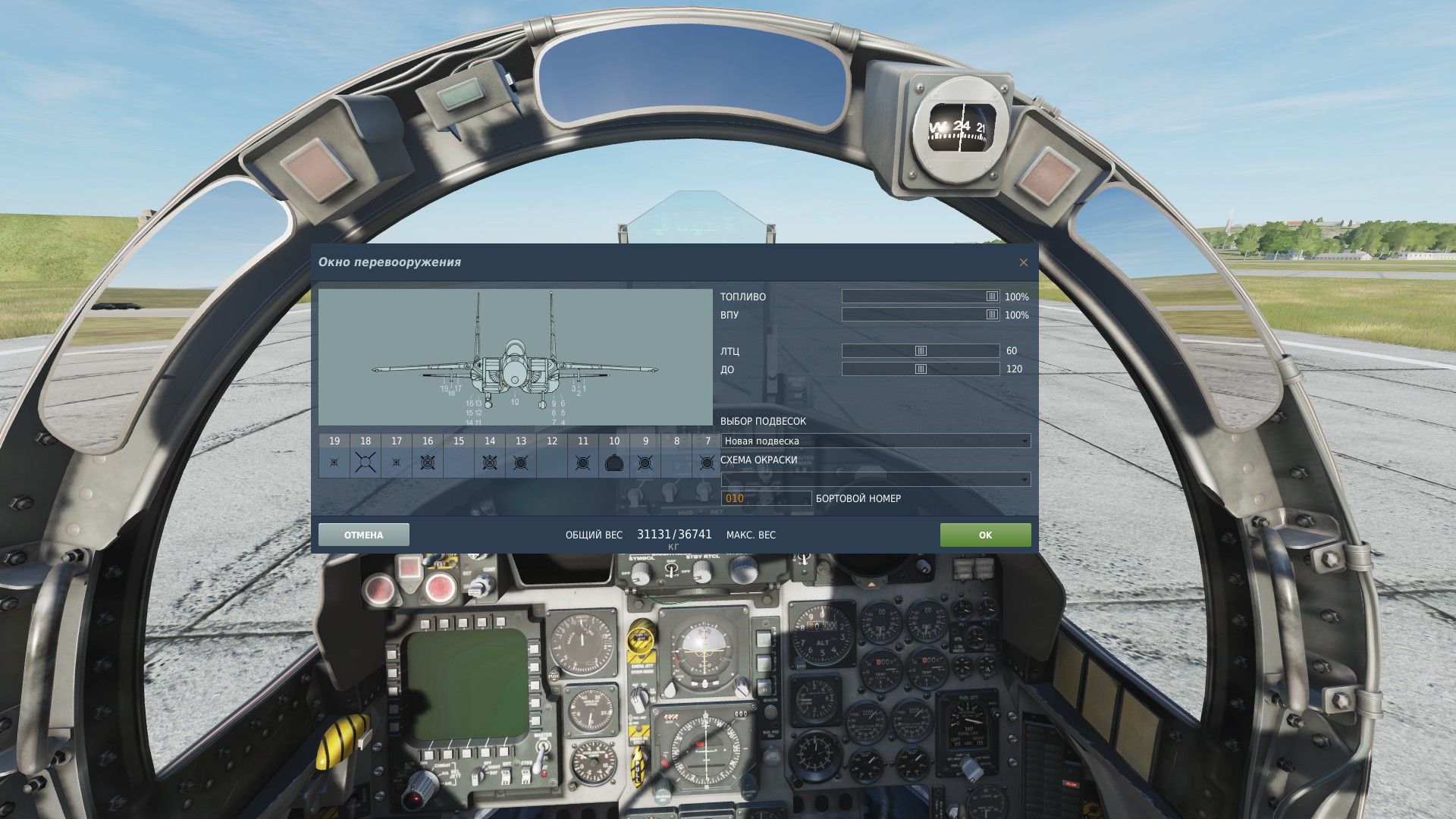Click the store icon under station 17

[396, 462]
